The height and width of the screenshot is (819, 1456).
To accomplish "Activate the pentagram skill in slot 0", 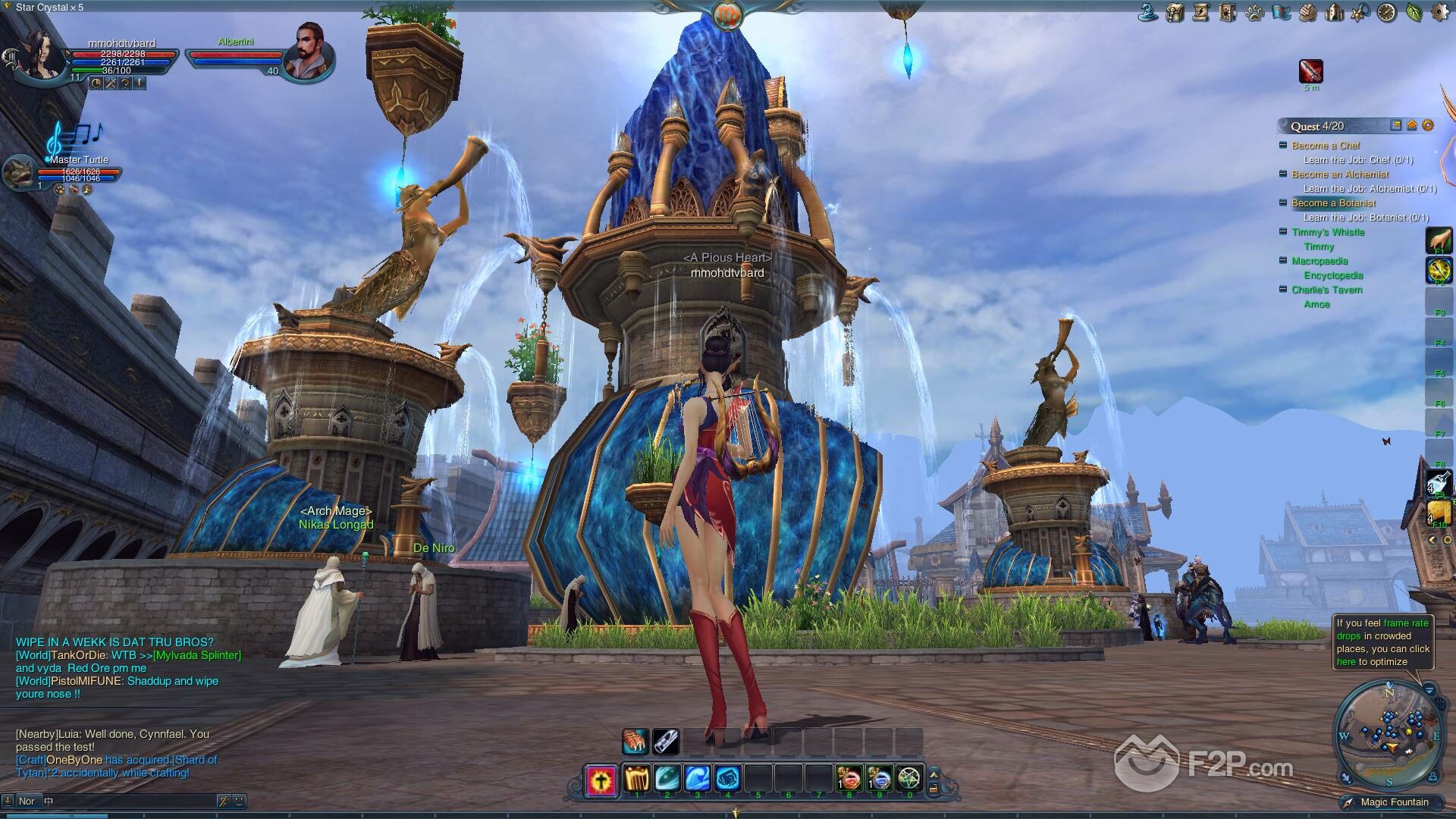I will pos(908,779).
